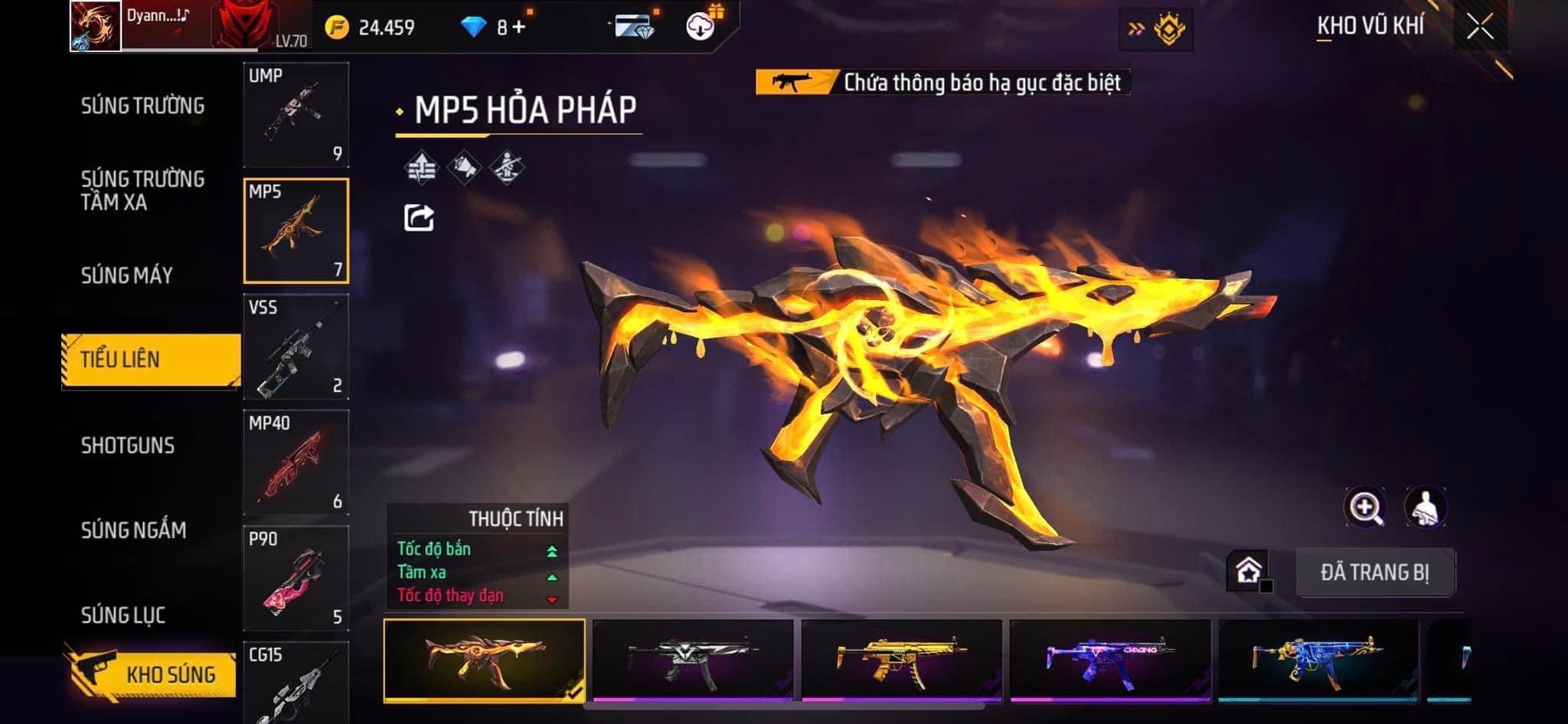This screenshot has height=724, width=1568.
Task: Switch to the Súng Trường category
Action: [x=143, y=106]
